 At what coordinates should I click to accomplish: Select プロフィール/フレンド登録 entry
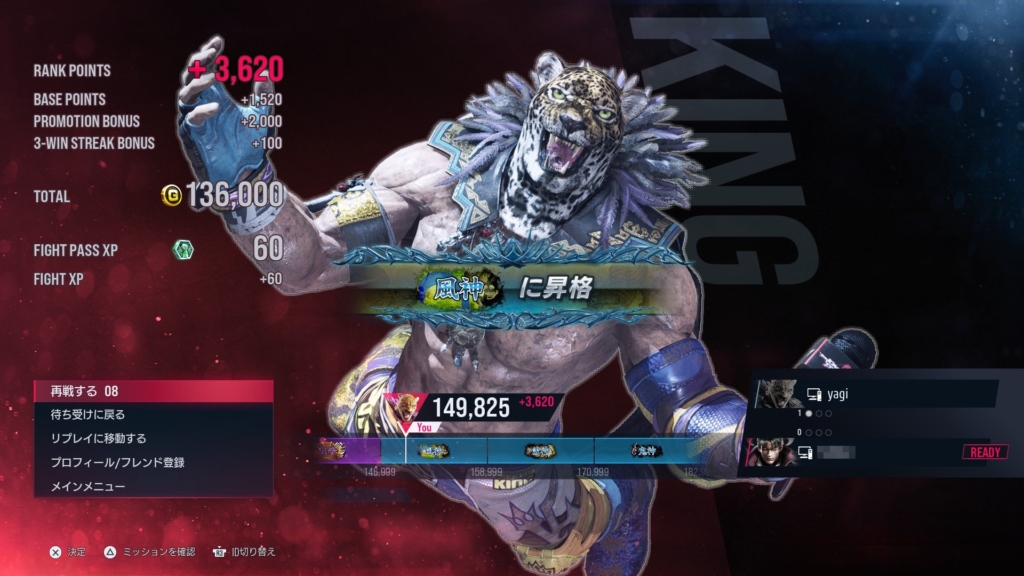(152, 462)
